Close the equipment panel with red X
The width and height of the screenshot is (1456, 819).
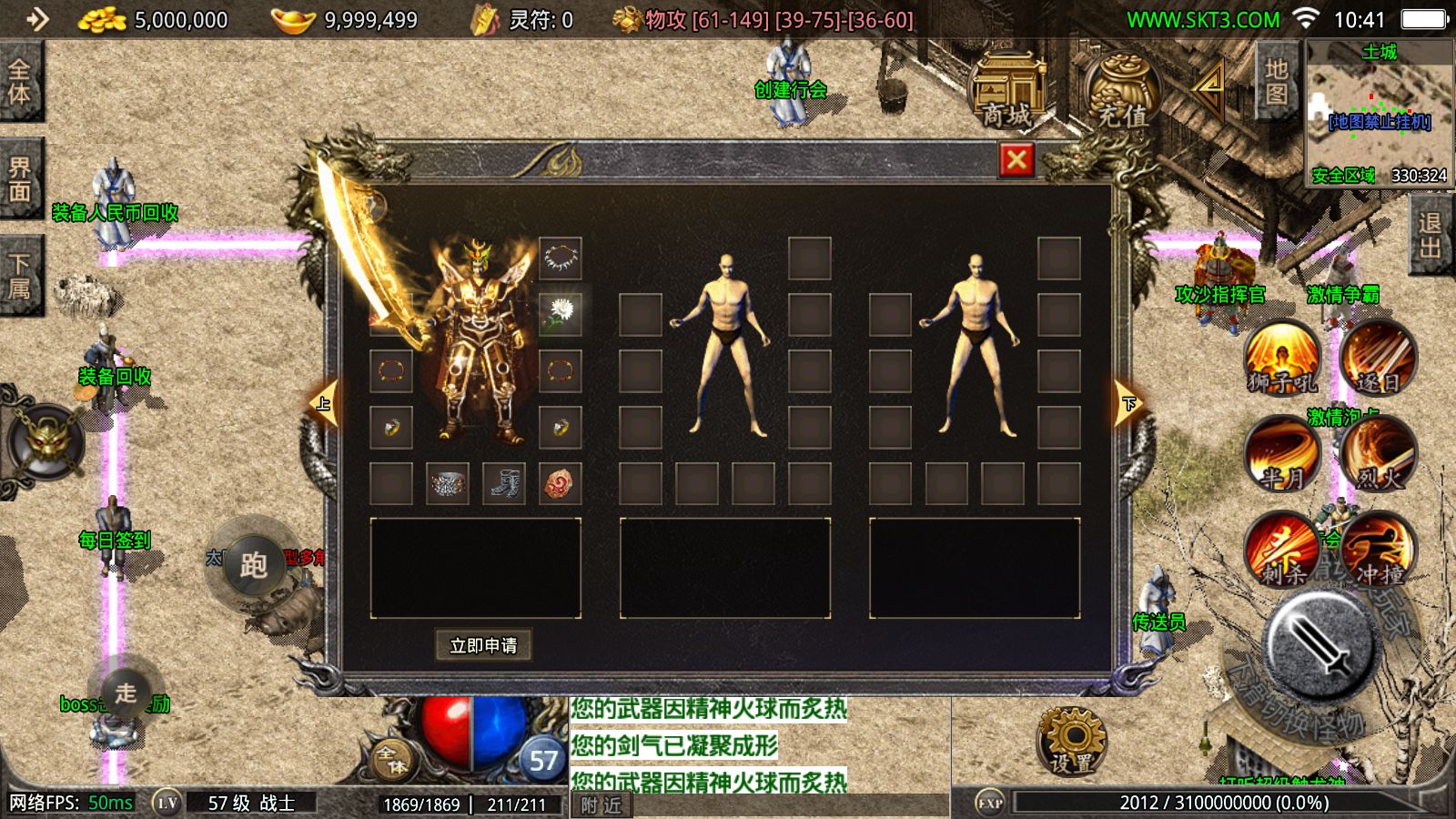[1016, 161]
